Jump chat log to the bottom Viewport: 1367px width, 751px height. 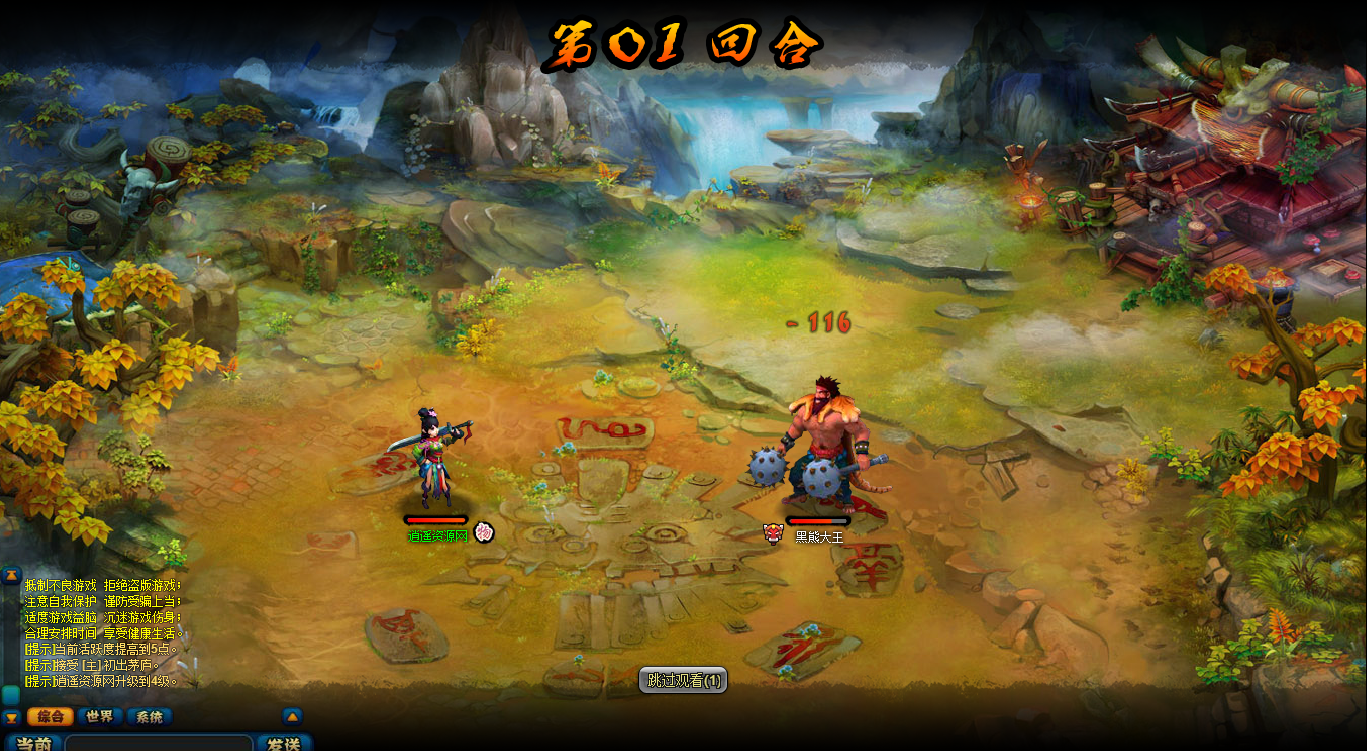pyautogui.click(x=11, y=717)
